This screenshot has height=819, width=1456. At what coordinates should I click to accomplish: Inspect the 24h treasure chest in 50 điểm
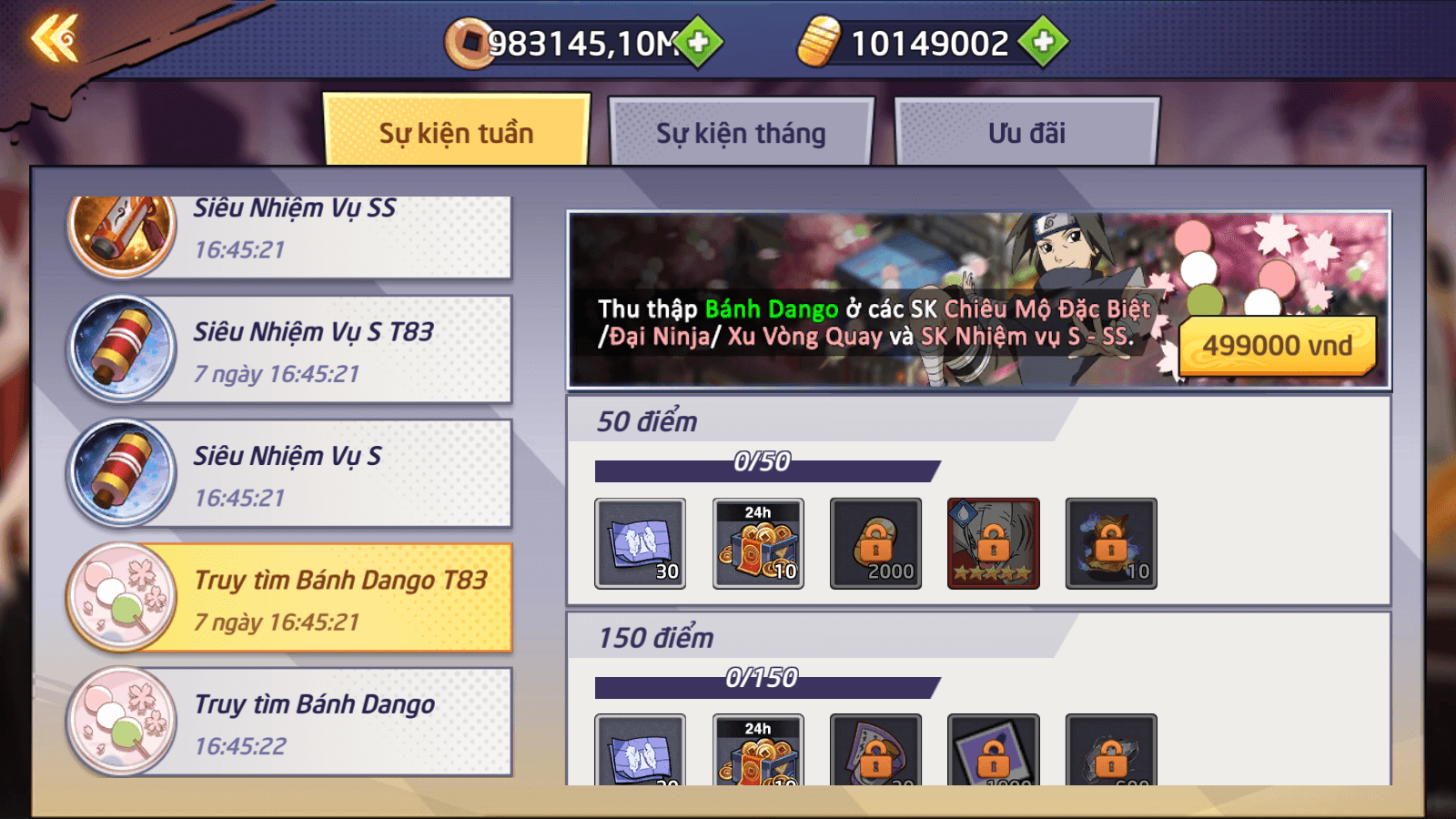[x=758, y=543]
